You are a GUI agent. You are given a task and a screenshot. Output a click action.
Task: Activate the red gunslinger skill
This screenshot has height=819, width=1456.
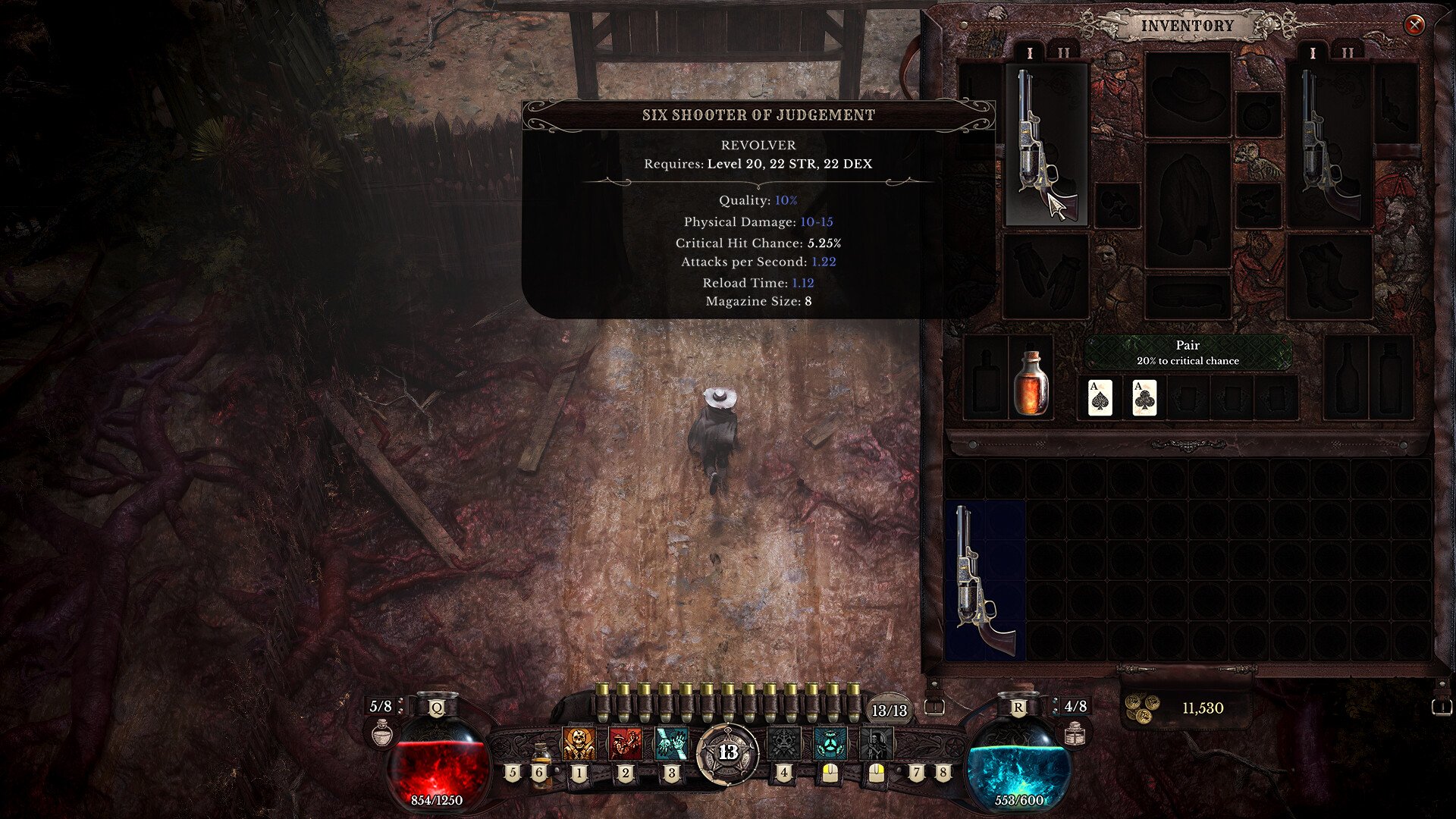point(625,744)
